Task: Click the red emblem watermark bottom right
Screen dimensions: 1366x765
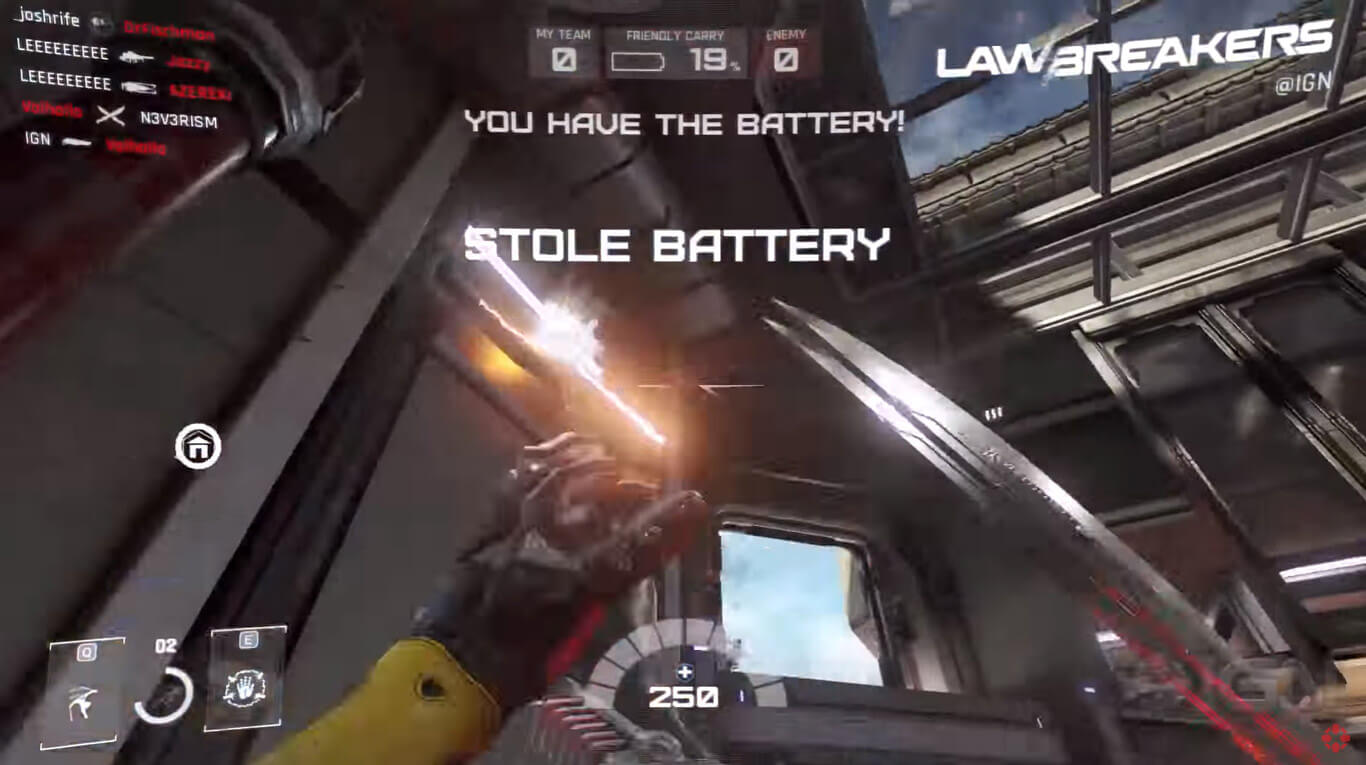Action: pos(1337,739)
